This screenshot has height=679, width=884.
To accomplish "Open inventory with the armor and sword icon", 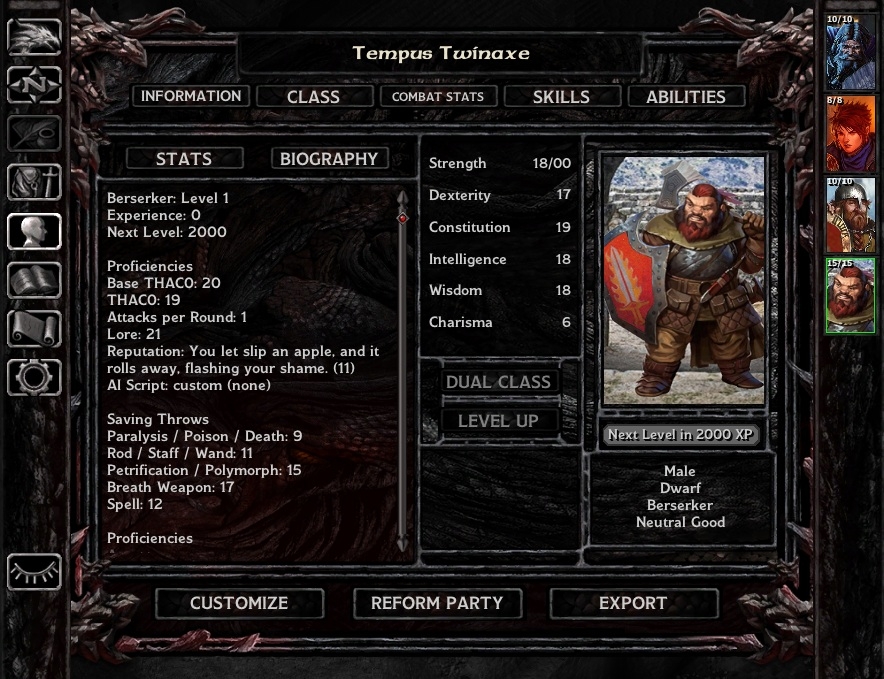I will click(x=34, y=182).
